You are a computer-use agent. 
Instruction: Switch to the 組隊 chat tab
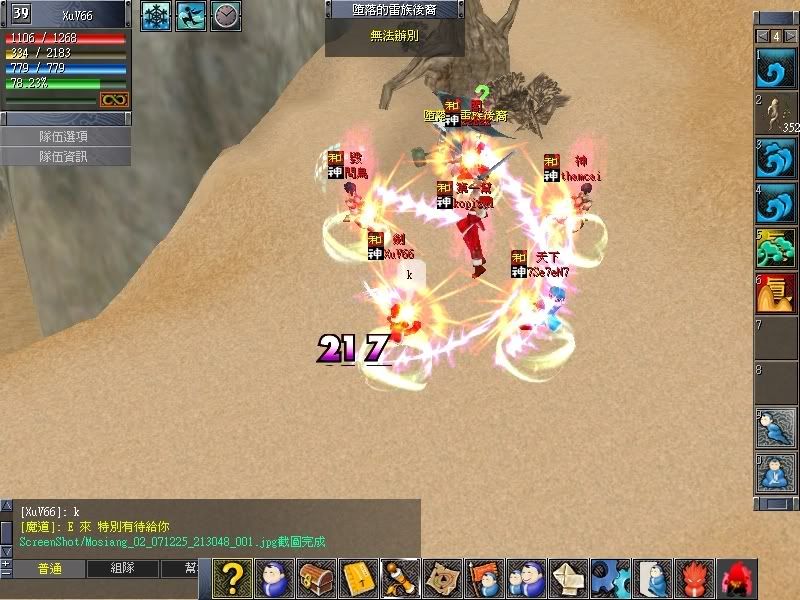(122, 568)
